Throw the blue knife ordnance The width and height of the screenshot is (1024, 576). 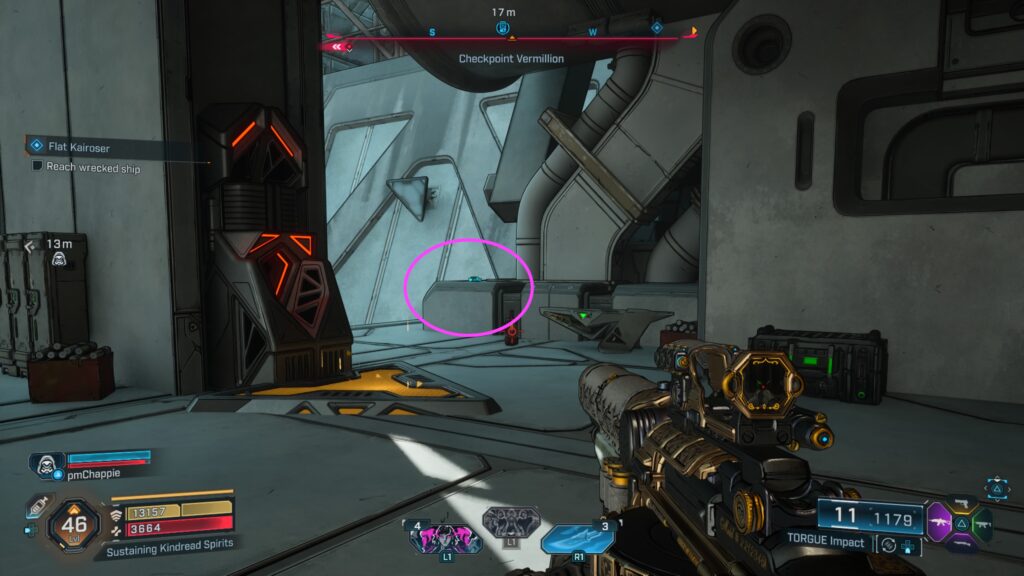click(x=577, y=538)
